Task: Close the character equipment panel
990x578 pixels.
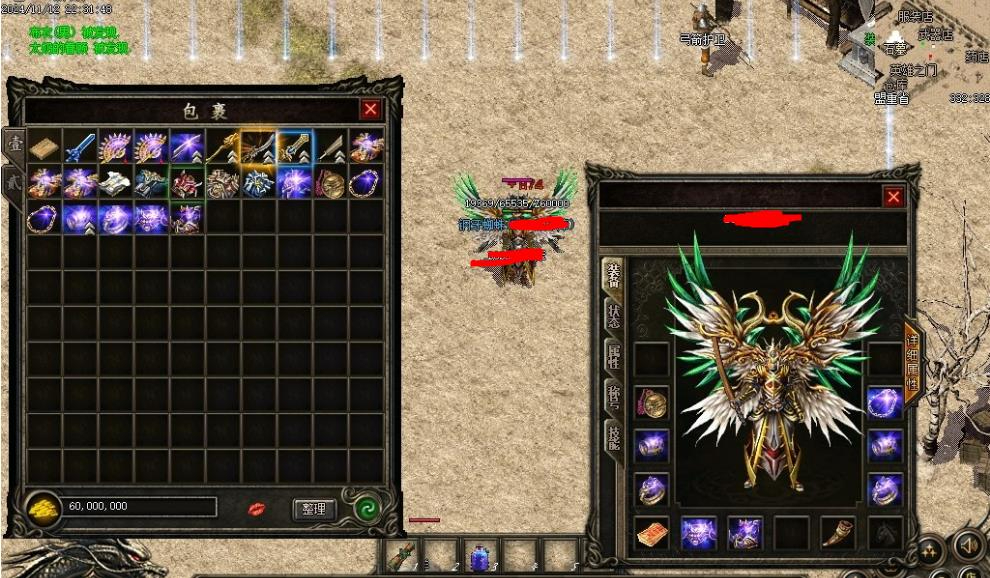Action: (x=893, y=198)
